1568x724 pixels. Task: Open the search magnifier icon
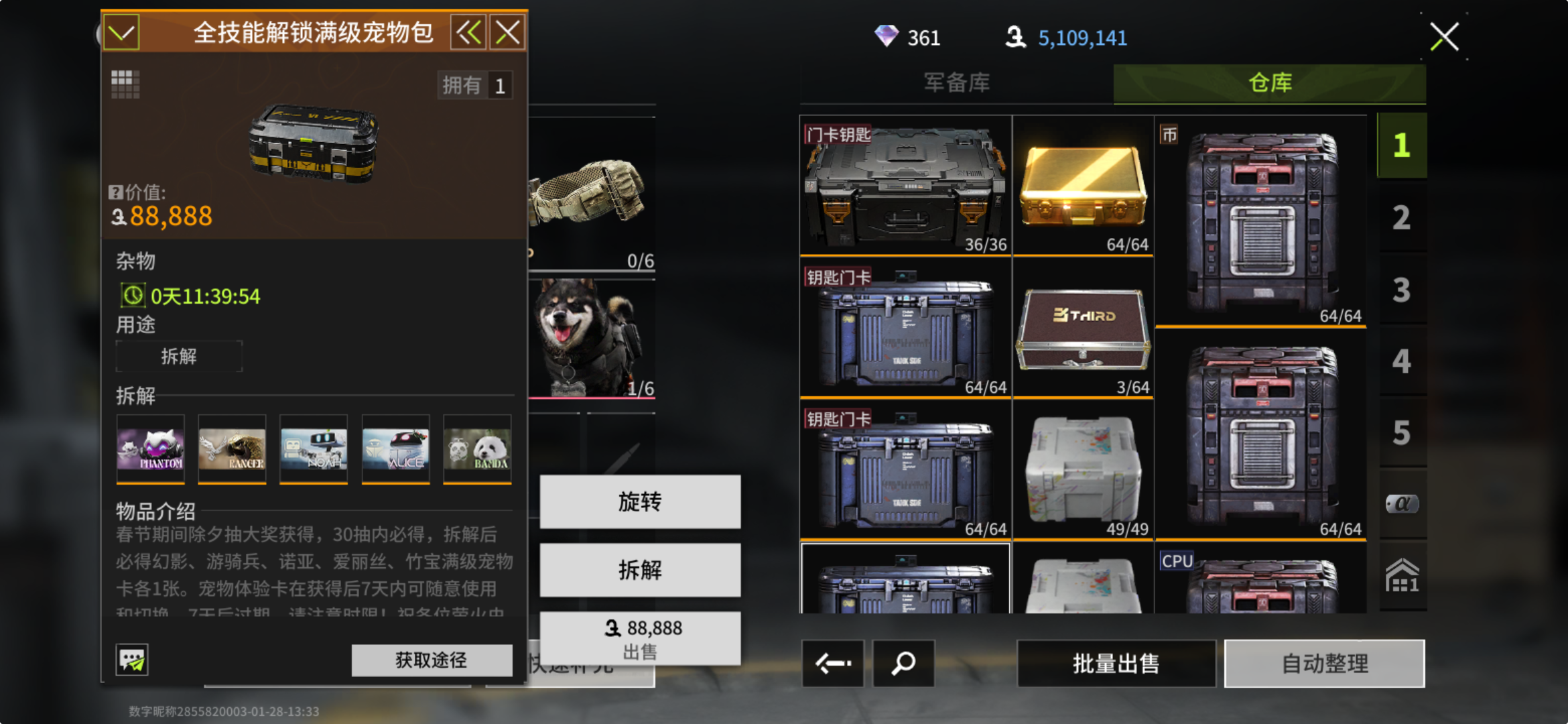903,664
